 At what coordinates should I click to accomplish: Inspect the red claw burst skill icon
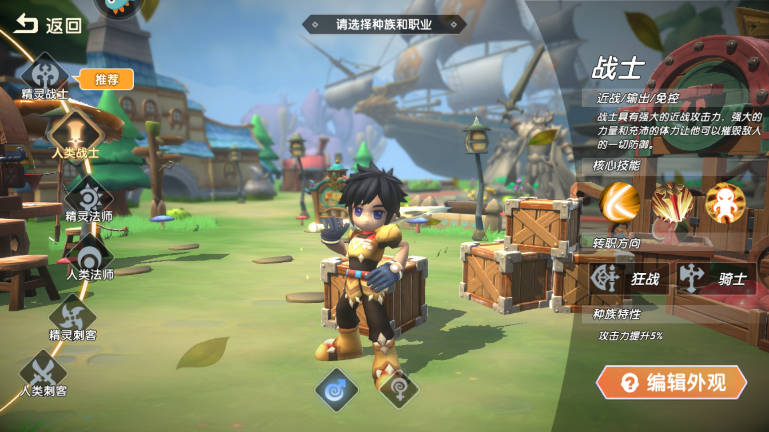coord(673,203)
